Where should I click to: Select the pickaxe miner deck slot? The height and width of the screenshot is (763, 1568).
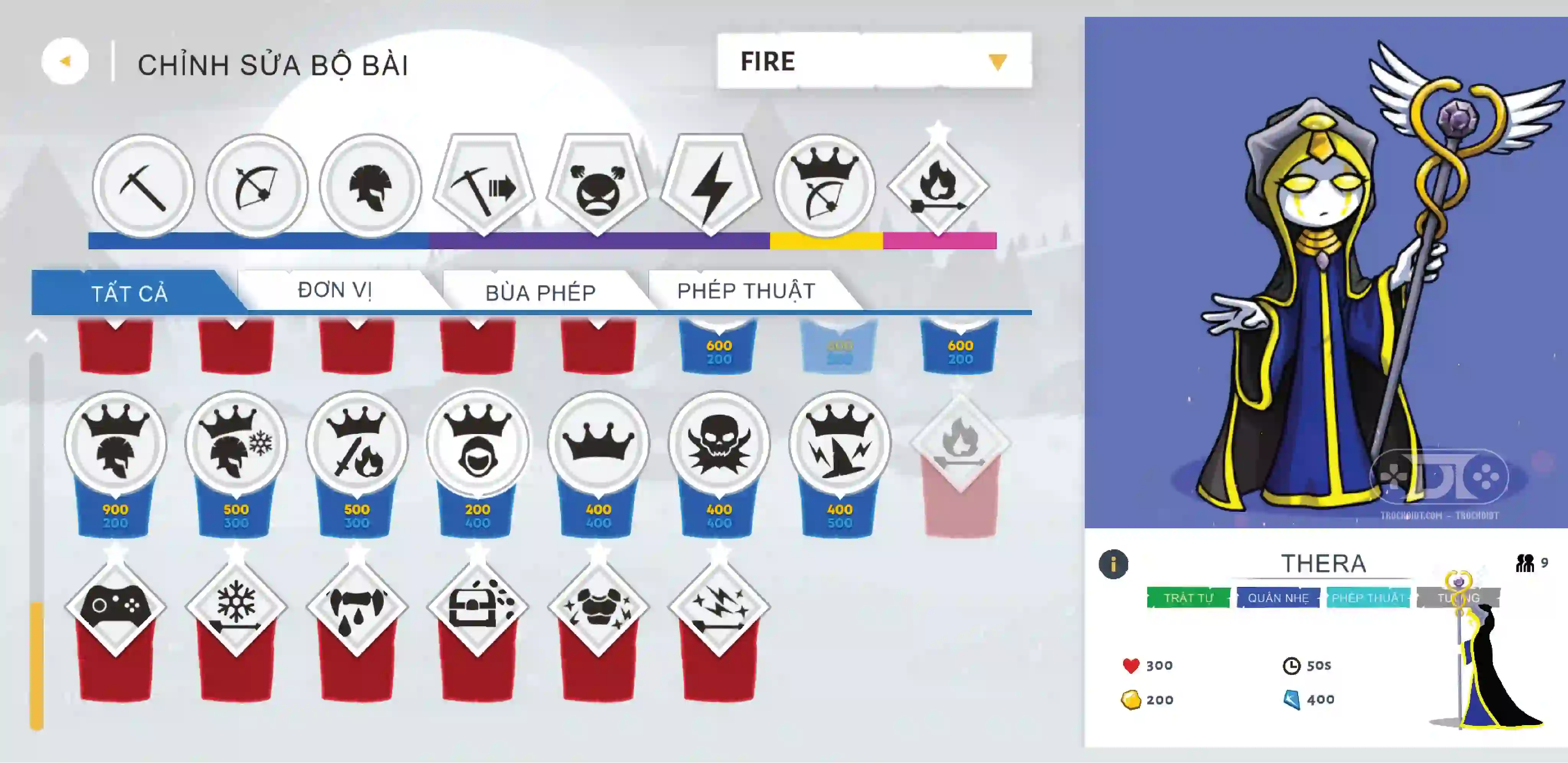(x=143, y=186)
